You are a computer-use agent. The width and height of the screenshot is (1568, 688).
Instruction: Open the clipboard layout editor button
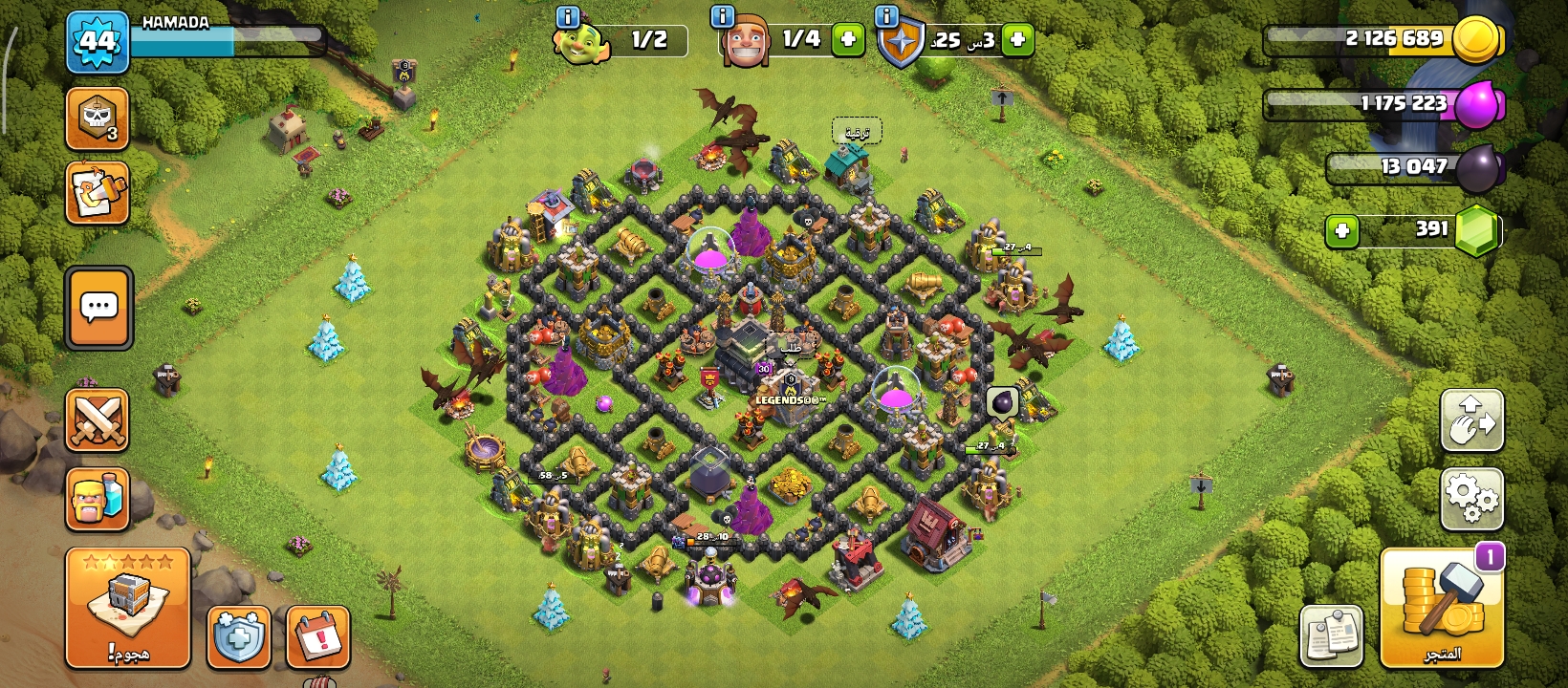coord(1331,635)
